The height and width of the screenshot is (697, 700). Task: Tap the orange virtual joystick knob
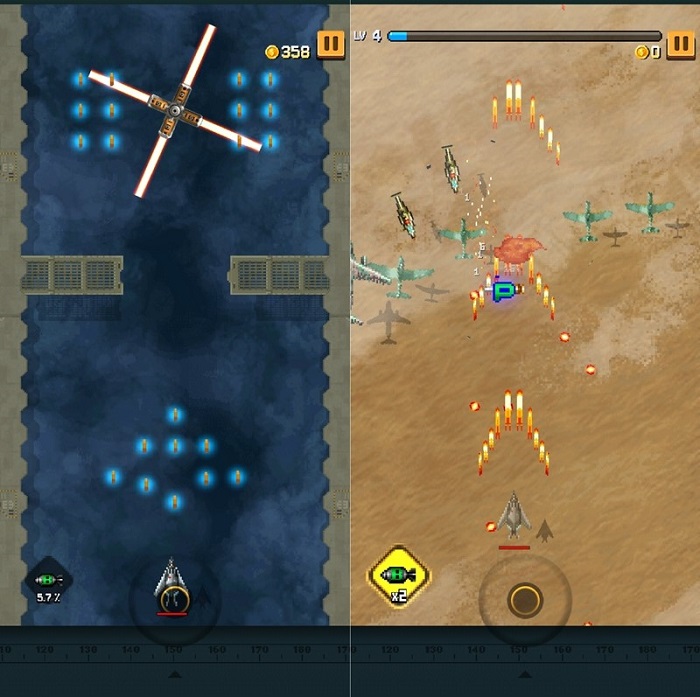click(525, 600)
